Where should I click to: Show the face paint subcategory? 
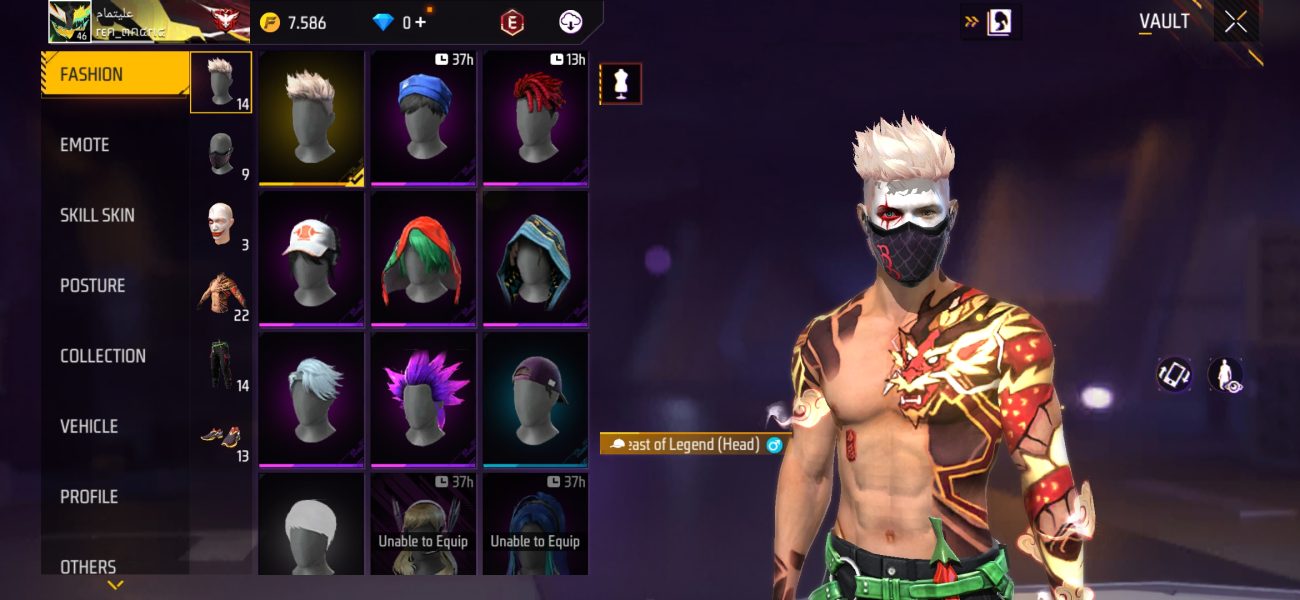(x=221, y=225)
